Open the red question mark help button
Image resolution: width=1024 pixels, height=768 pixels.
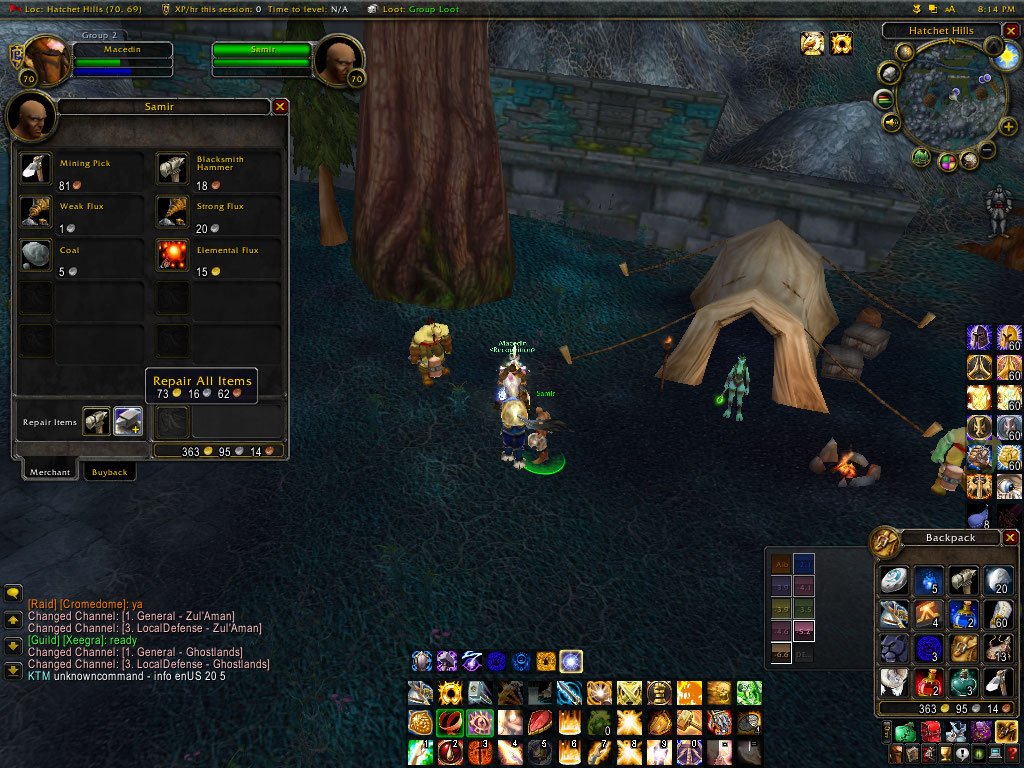pos(1011,753)
